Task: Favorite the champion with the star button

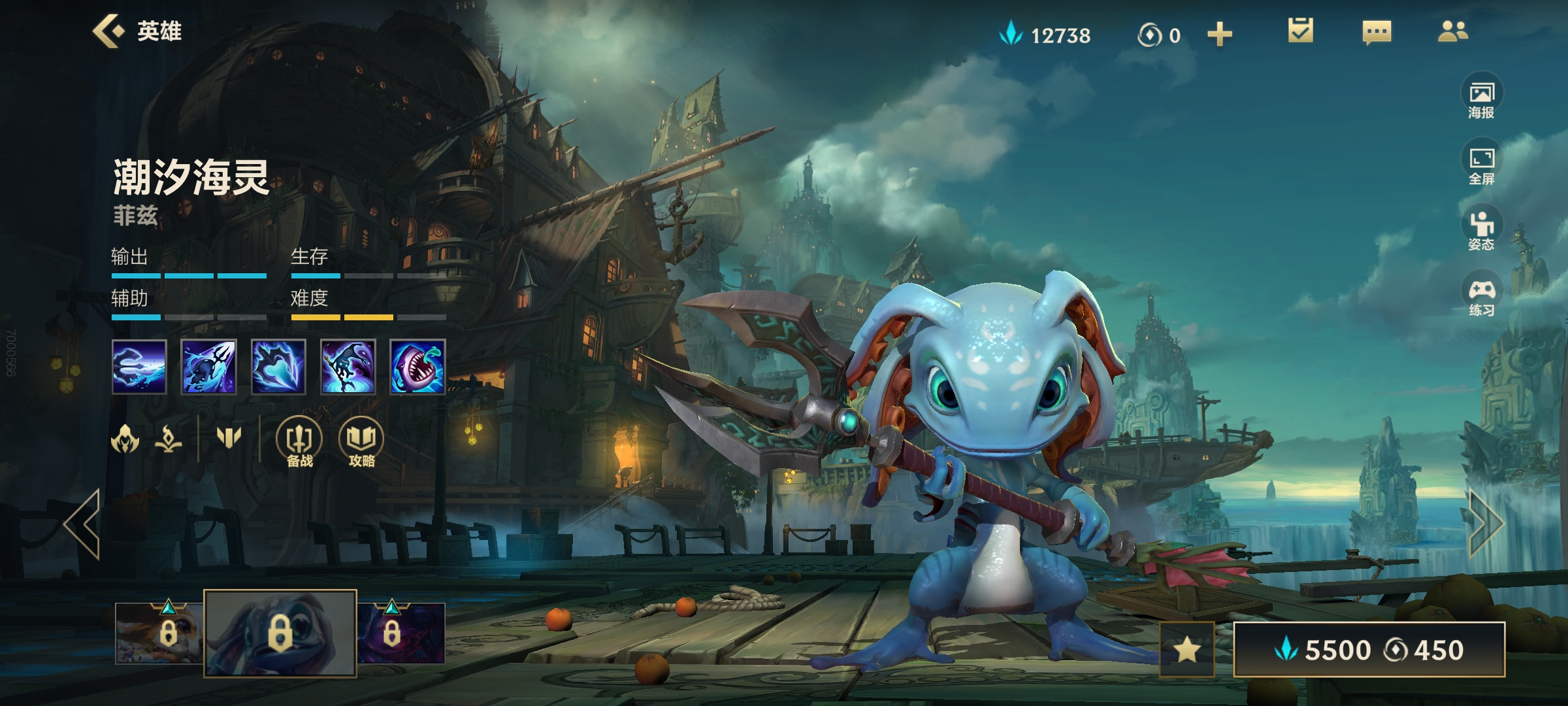Action: click(1186, 649)
